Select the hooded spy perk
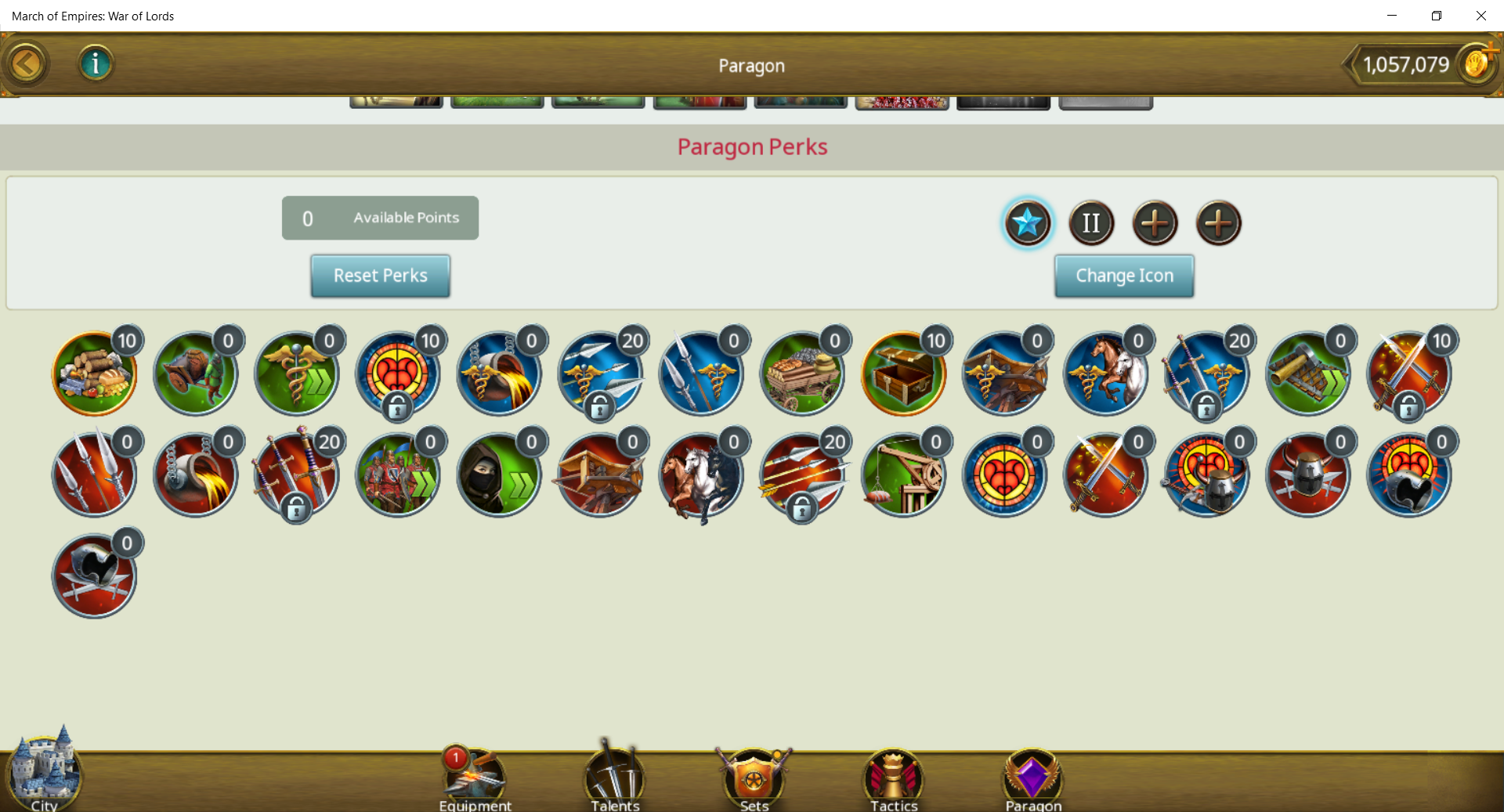Image resolution: width=1504 pixels, height=812 pixels. (498, 475)
